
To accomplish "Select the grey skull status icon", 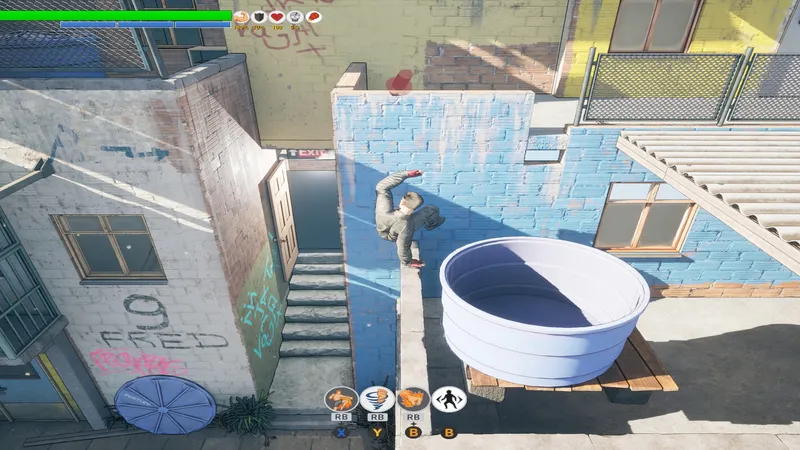I will point(295,16).
